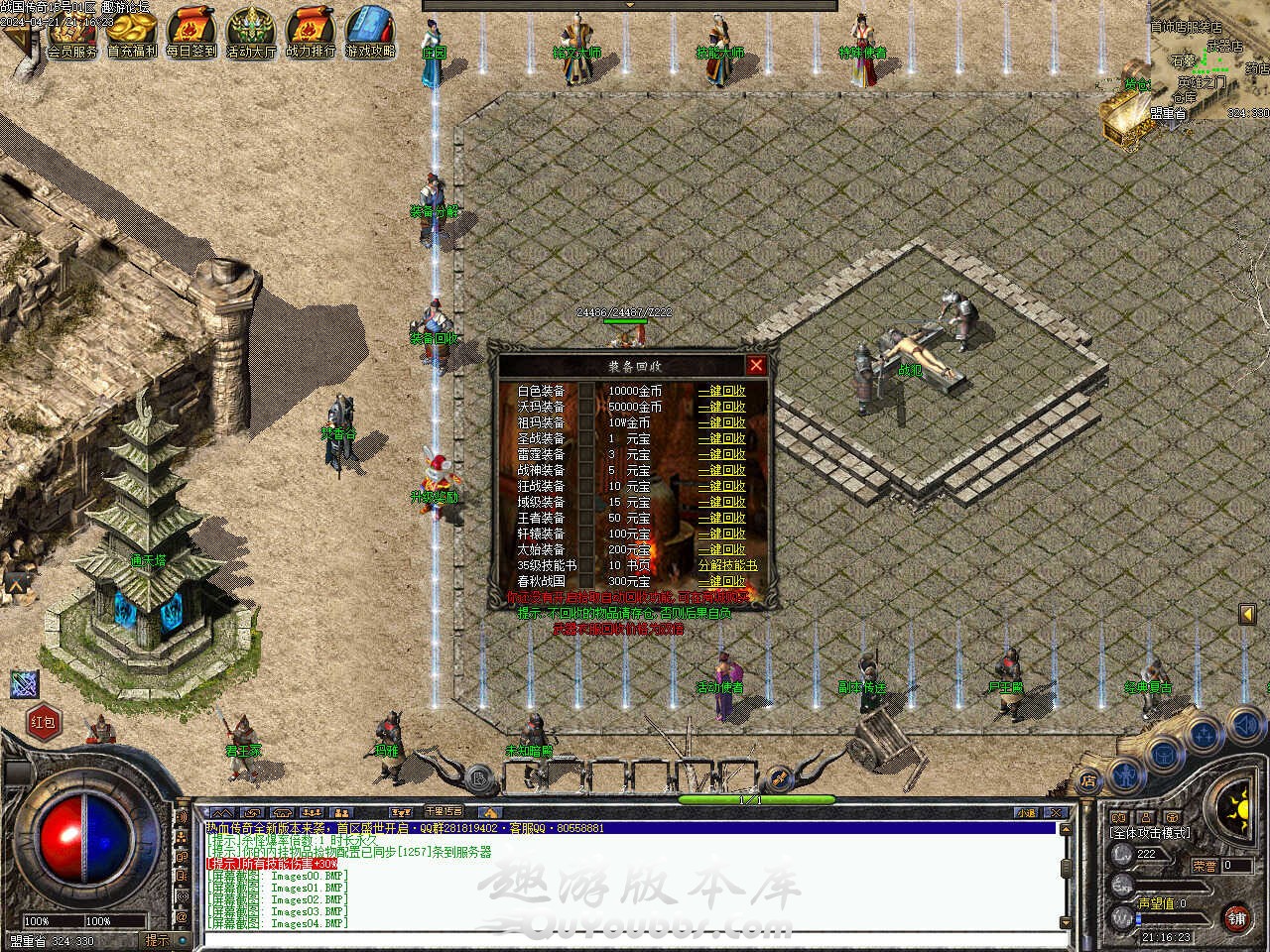Screen dimensions: 1270x952
Task: Open the 首充福利 gold ingot icon
Action: 131,34
